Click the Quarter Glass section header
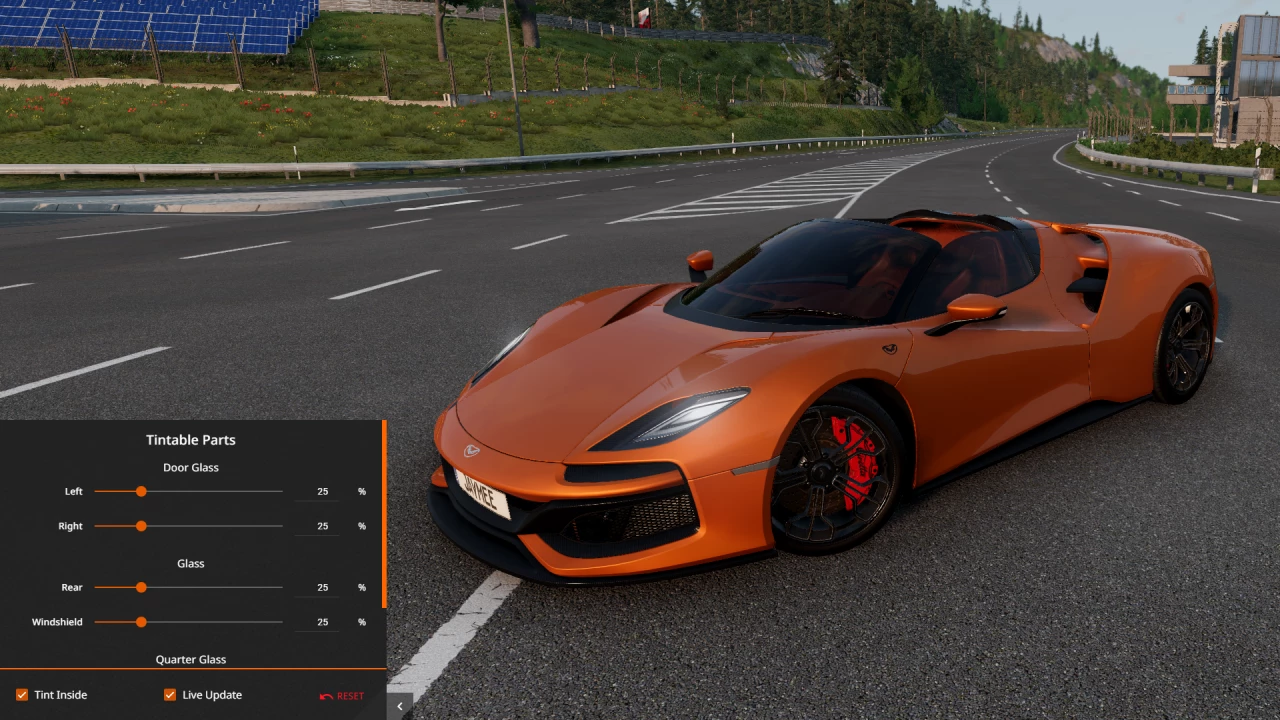 click(190, 659)
